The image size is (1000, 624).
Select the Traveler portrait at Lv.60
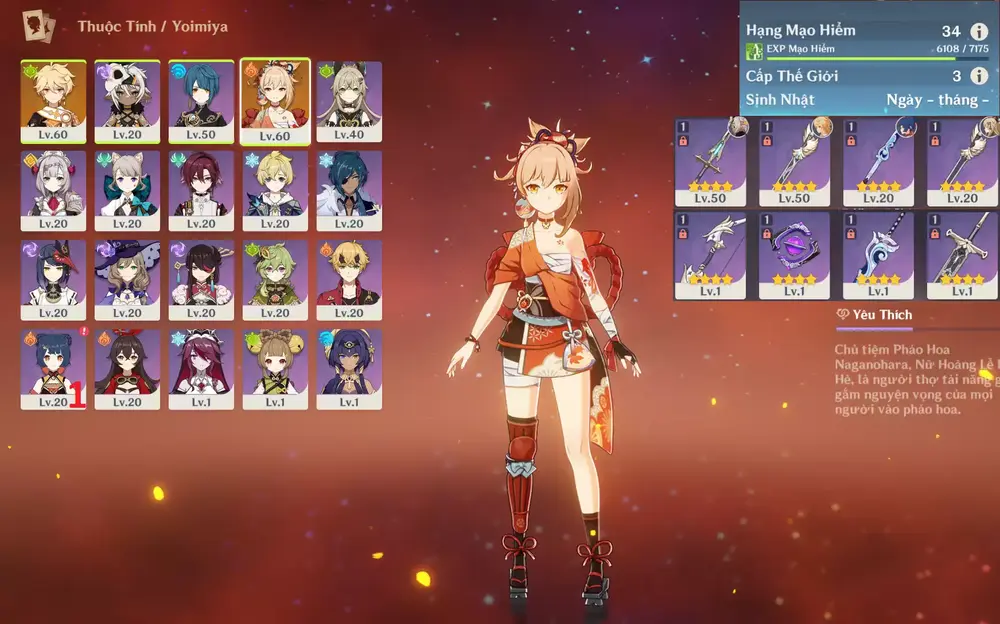pos(53,101)
